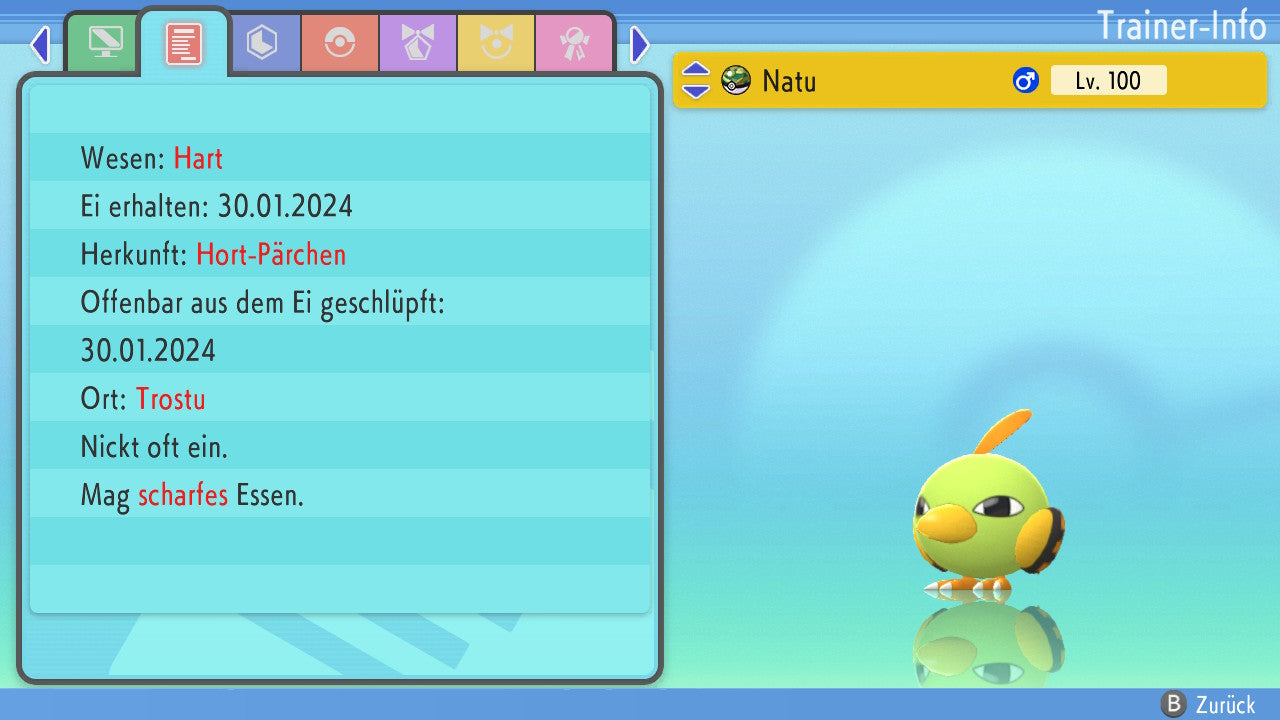
Task: Show the red Poké Ball moves tab
Action: coord(340,43)
